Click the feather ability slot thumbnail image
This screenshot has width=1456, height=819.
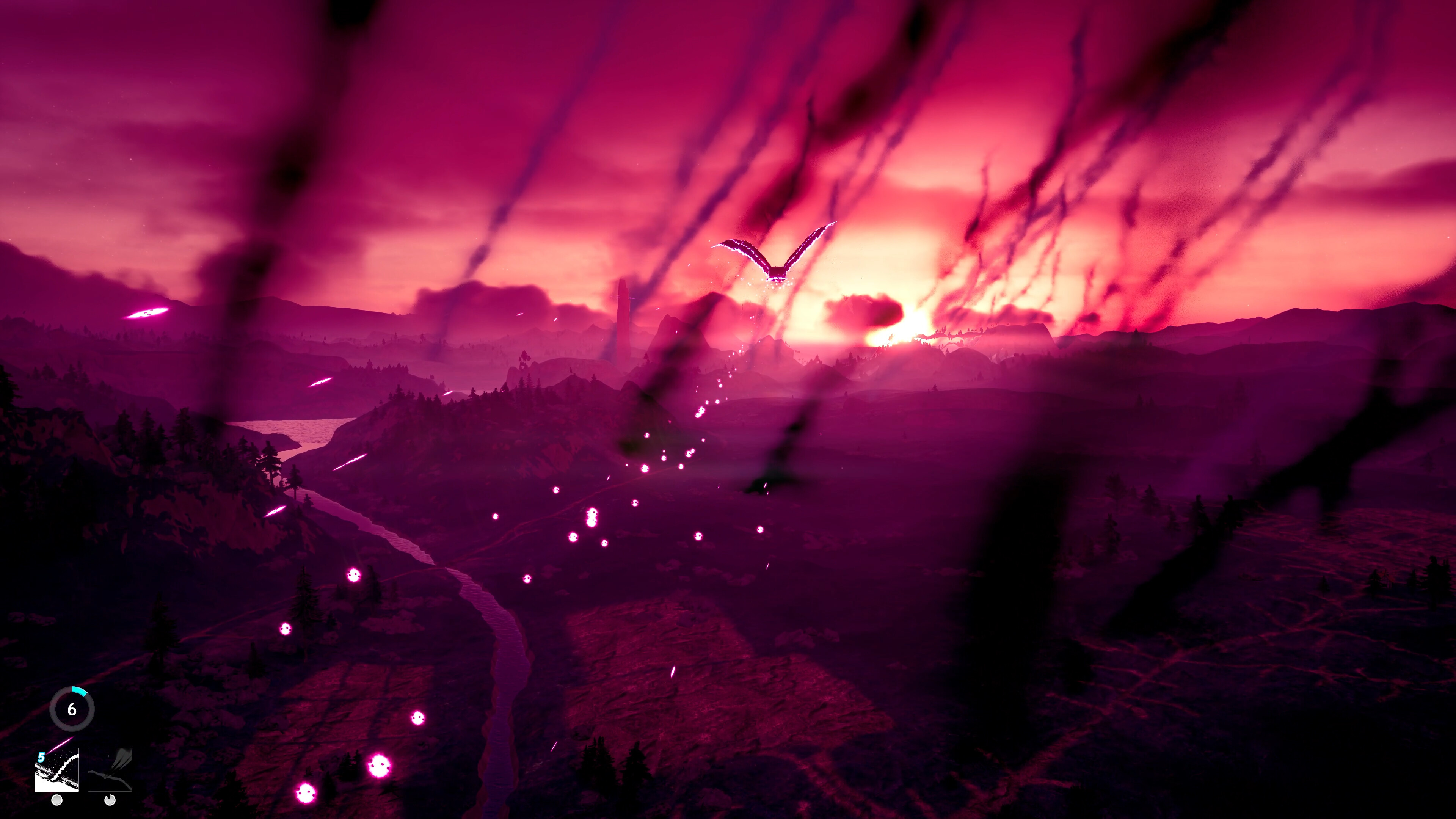coord(57,770)
